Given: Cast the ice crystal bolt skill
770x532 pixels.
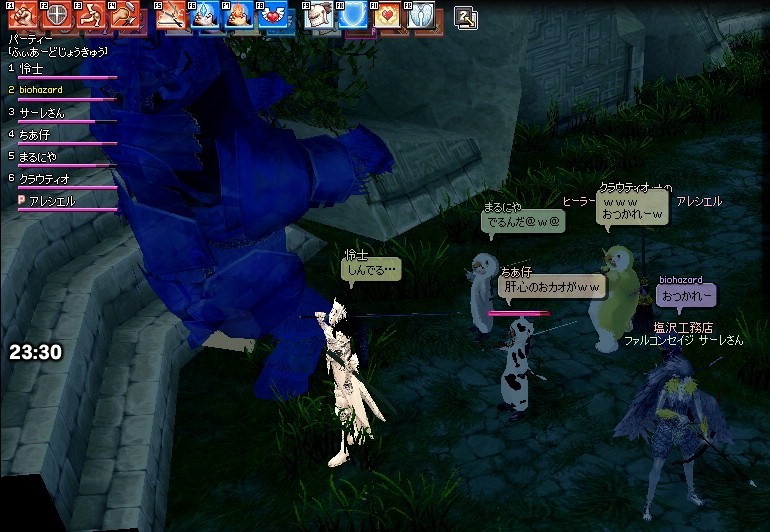Looking at the screenshot, I should coord(205,15).
